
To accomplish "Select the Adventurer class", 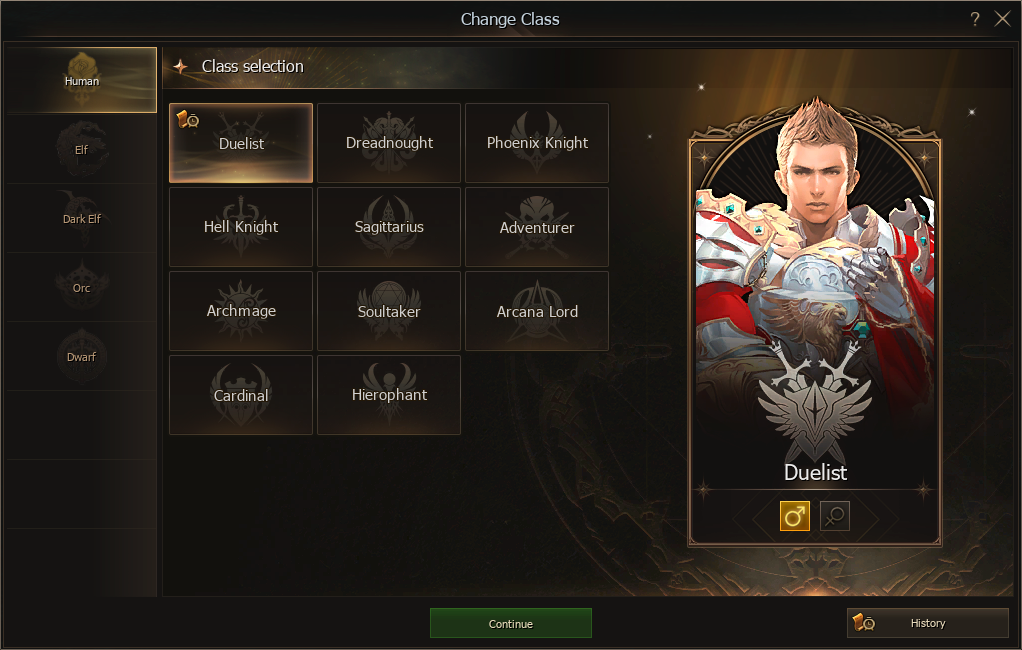I will coord(537,227).
